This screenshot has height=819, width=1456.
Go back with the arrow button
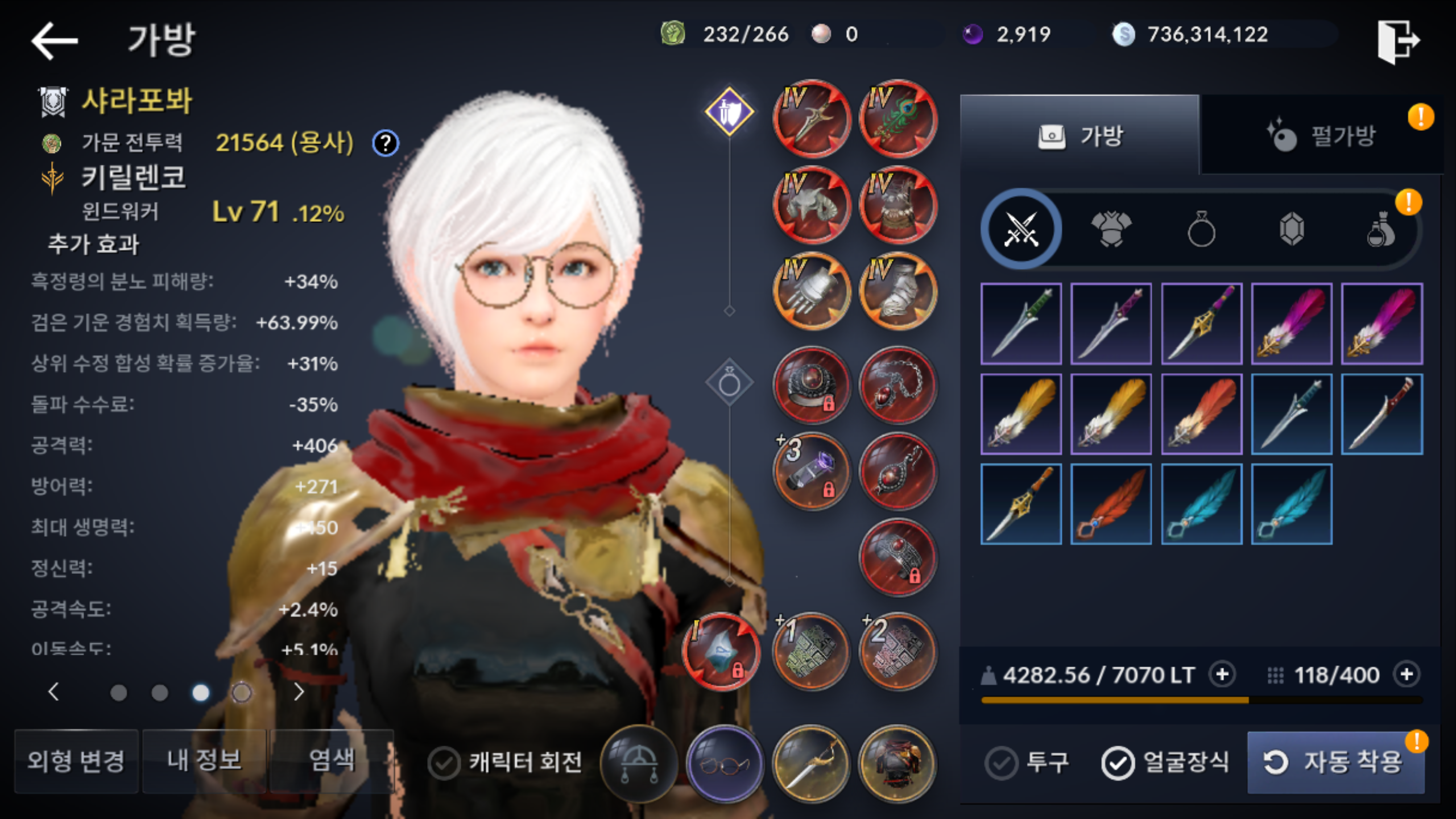55,40
